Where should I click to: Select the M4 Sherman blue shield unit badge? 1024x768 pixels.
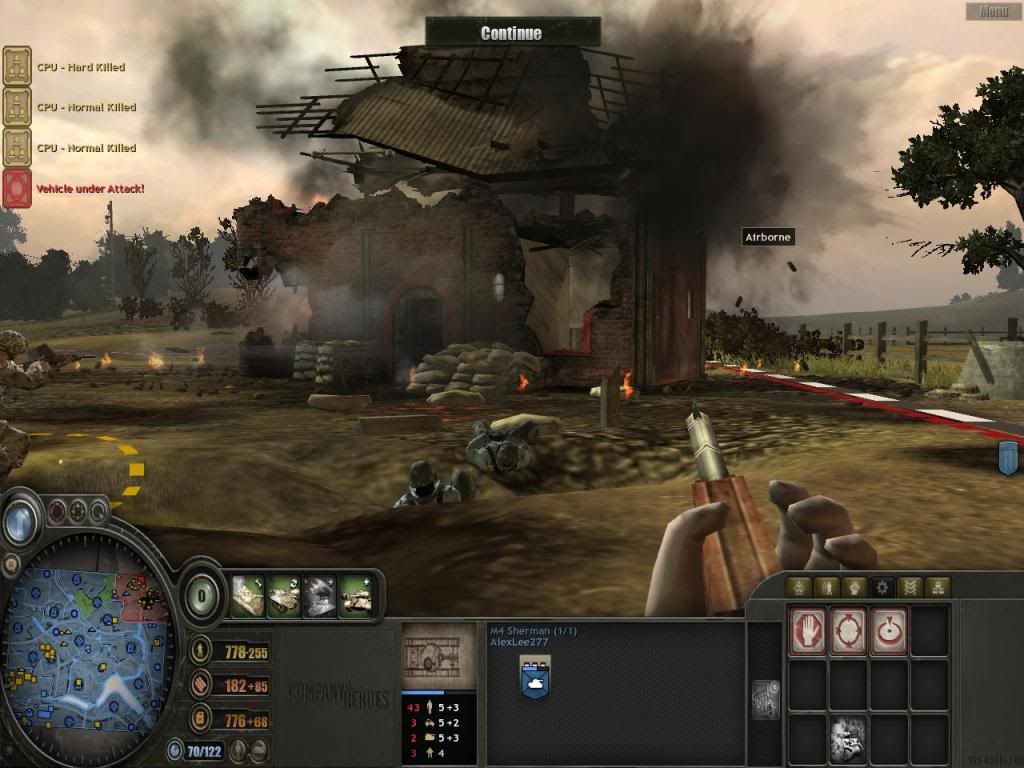(535, 680)
